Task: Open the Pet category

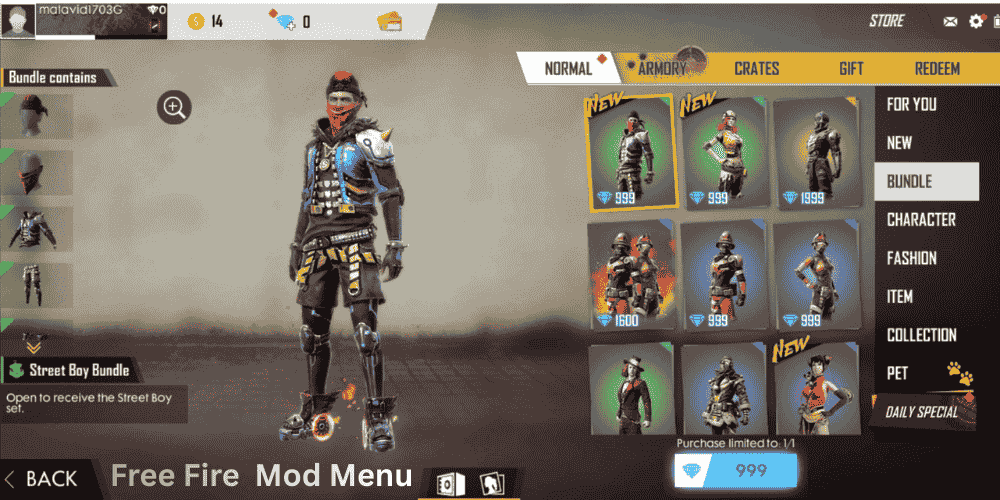Action: coord(898,373)
